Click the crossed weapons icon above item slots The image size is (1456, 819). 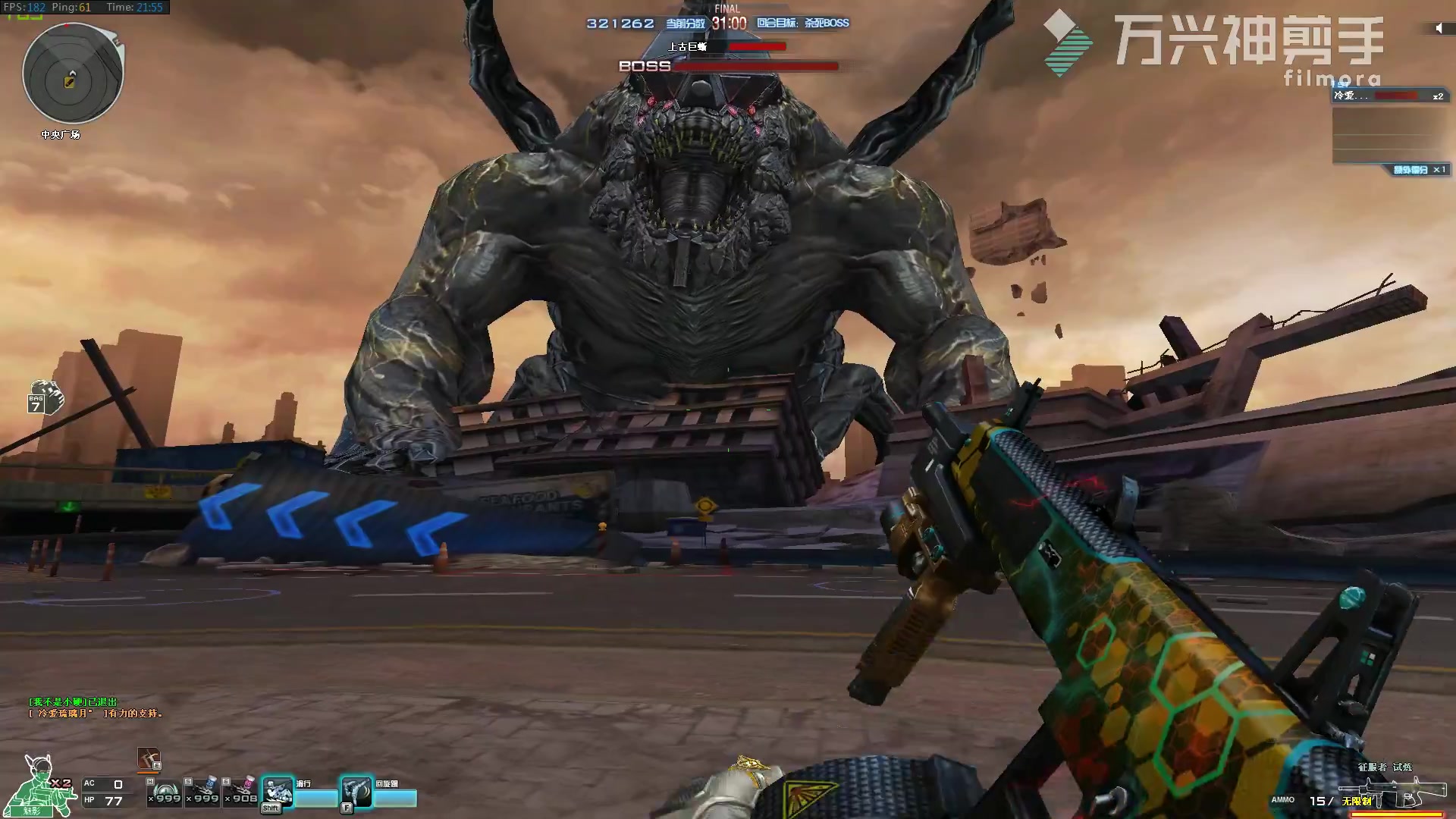[x=148, y=758]
